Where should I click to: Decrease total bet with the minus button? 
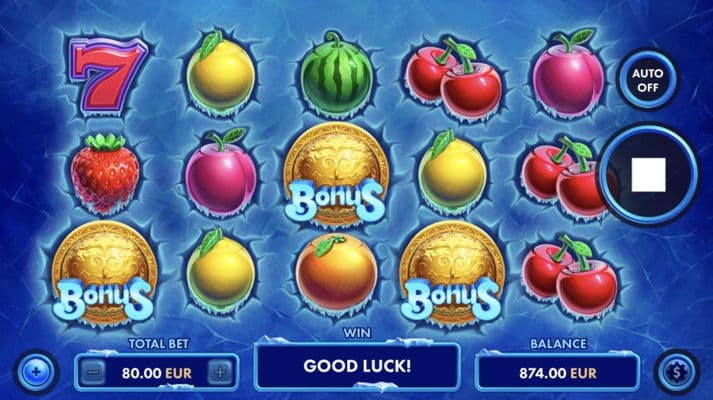[x=91, y=372]
